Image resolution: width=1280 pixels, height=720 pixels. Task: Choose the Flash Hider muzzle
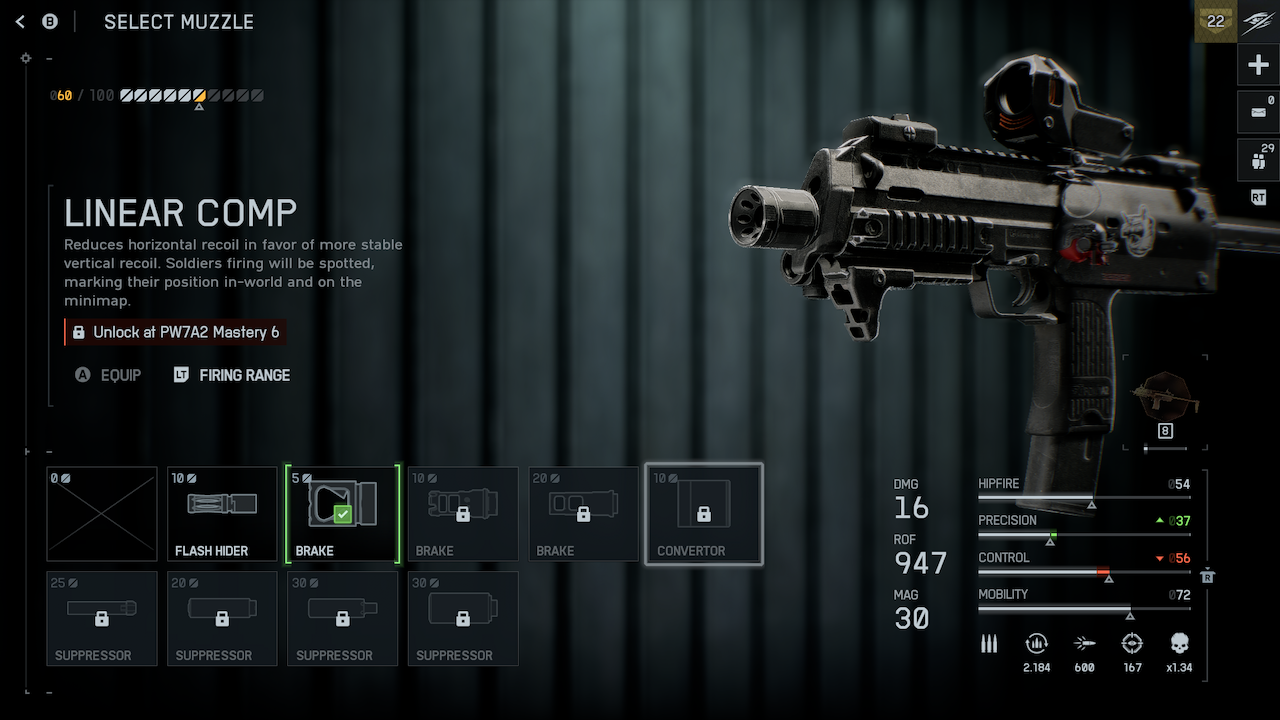[x=222, y=513]
